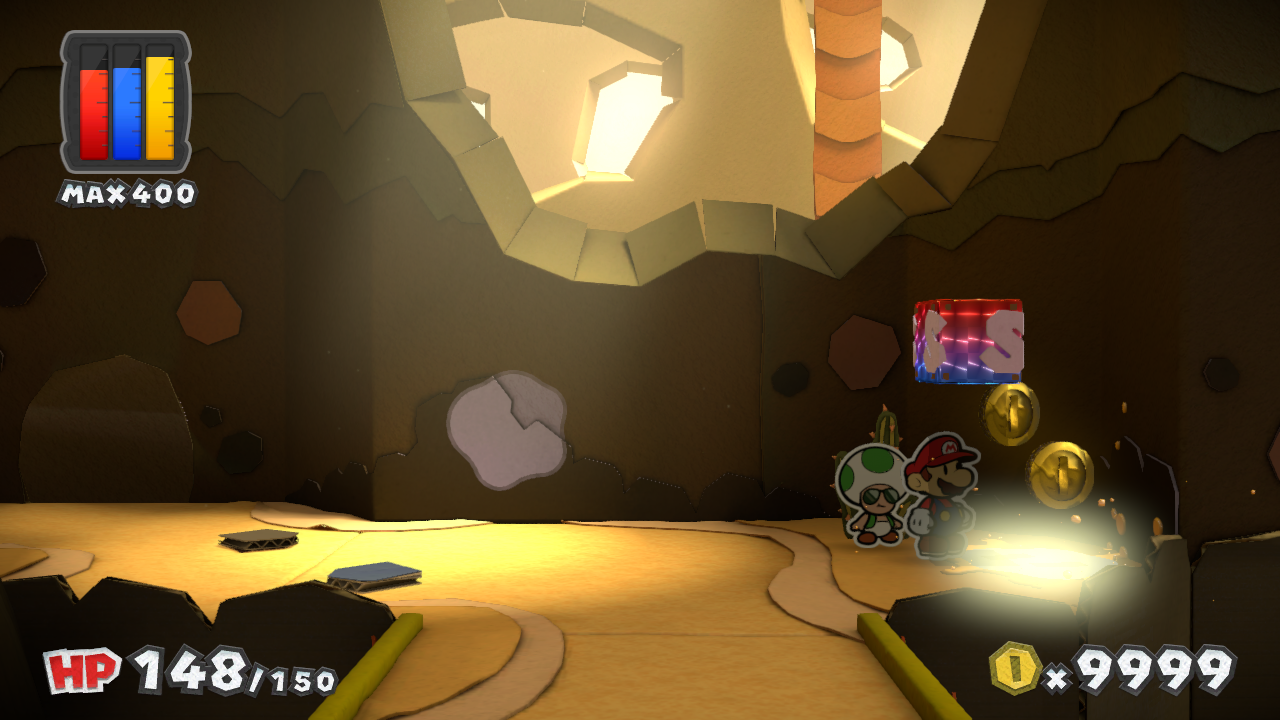Click the paint meter frame showing all three colors

pyautogui.click(x=122, y=105)
